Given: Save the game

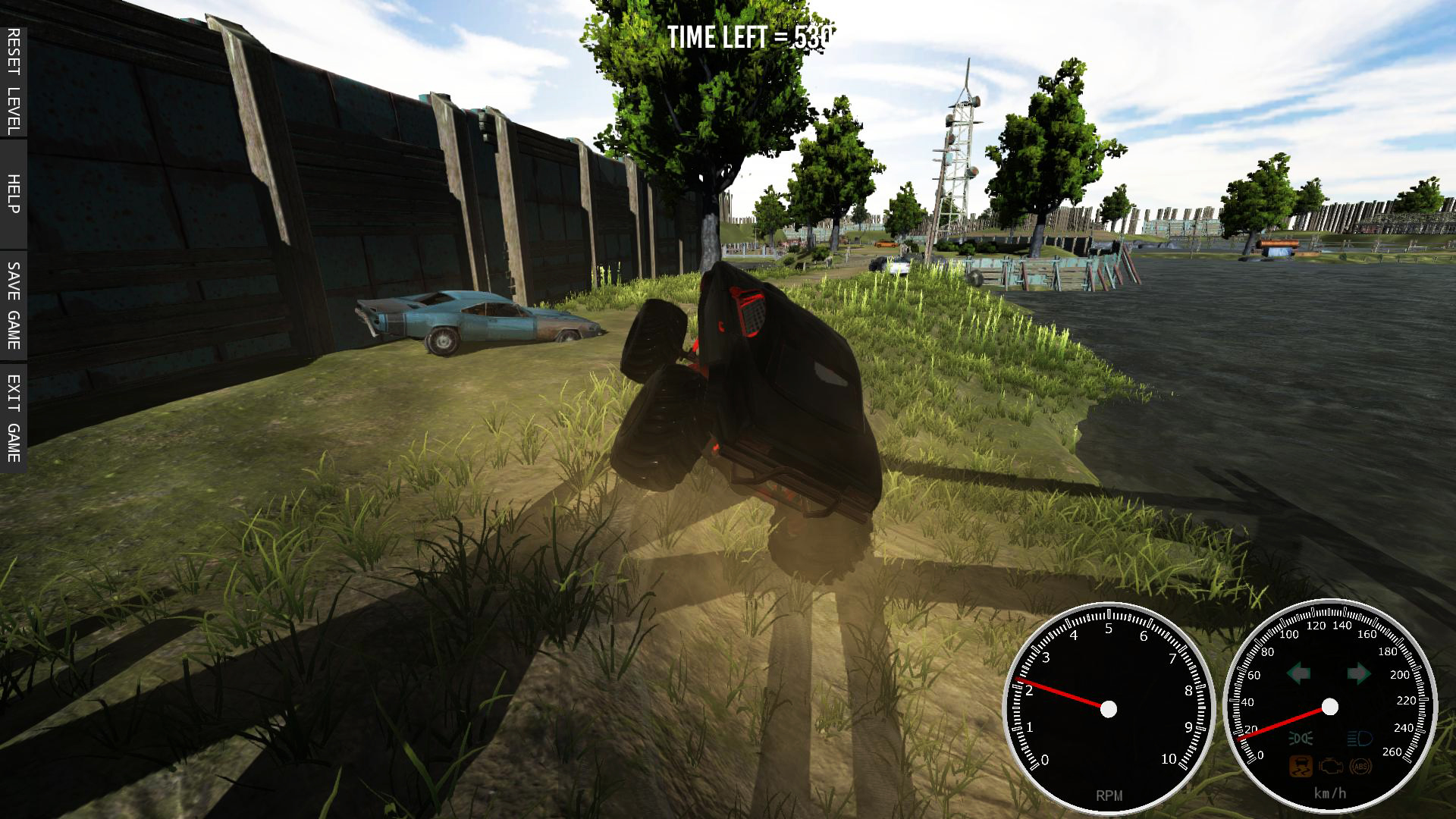Looking at the screenshot, I should (x=13, y=305).
